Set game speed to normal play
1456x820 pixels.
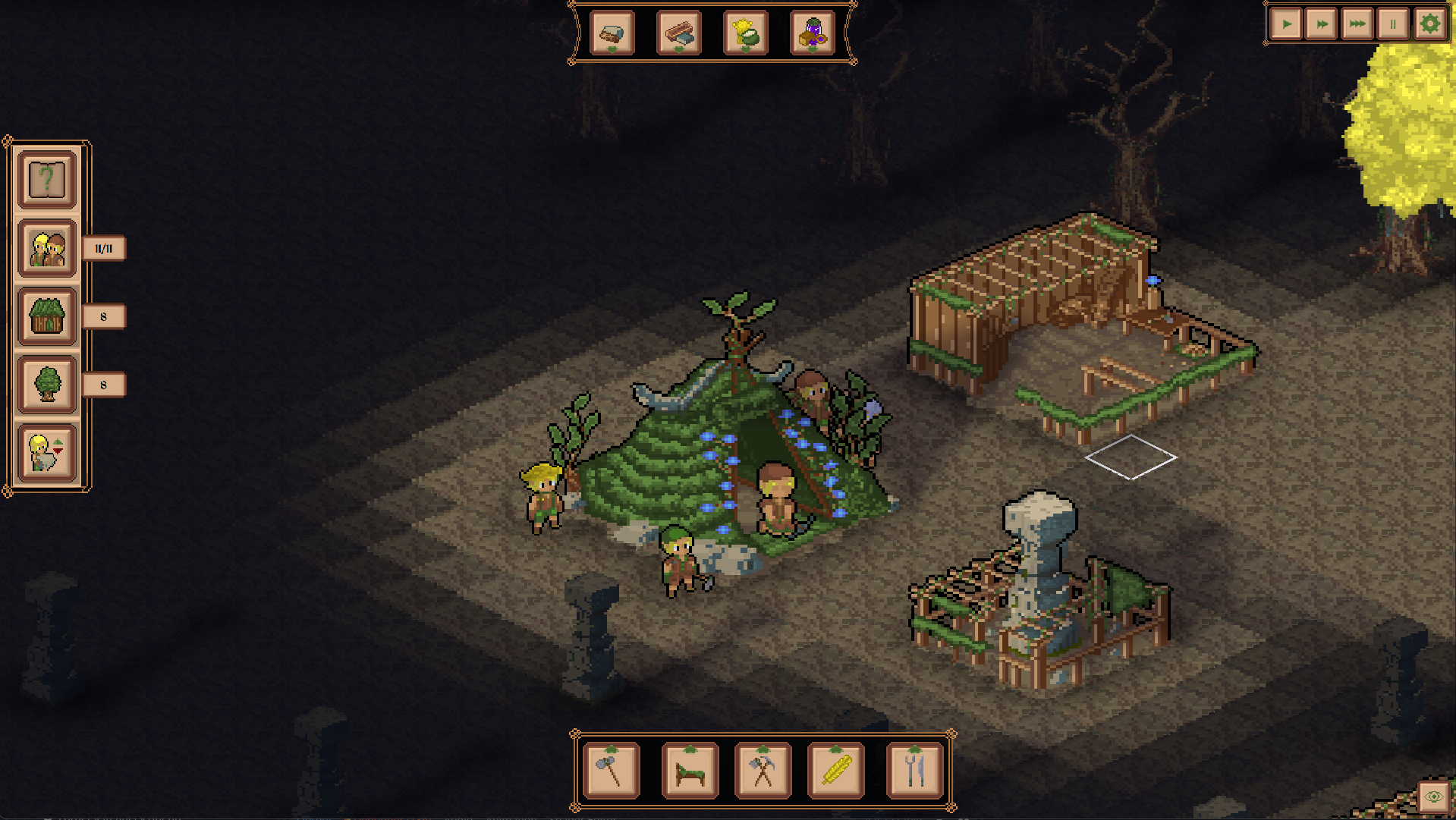coord(1287,24)
